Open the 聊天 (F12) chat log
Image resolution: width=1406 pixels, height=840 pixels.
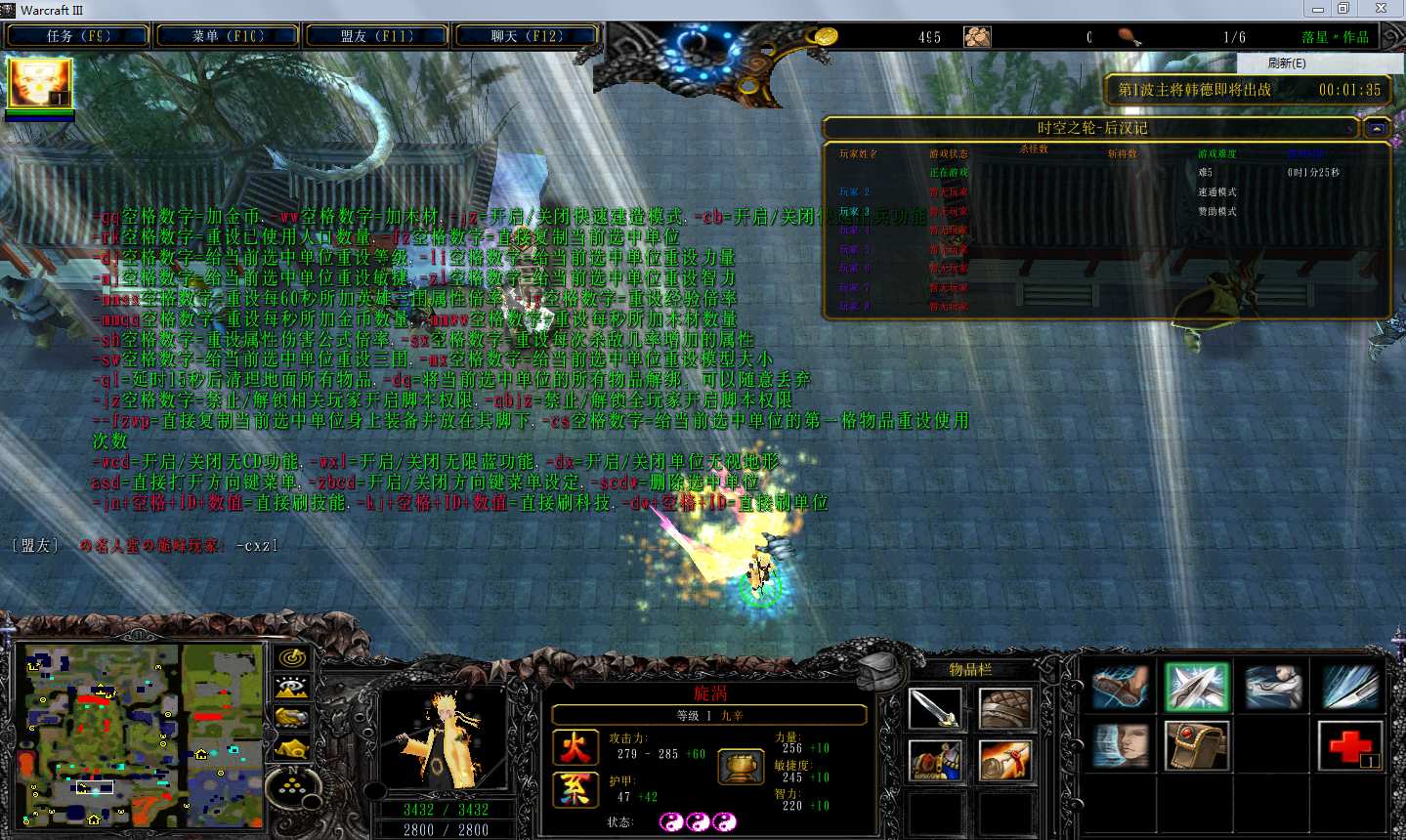pos(527,36)
